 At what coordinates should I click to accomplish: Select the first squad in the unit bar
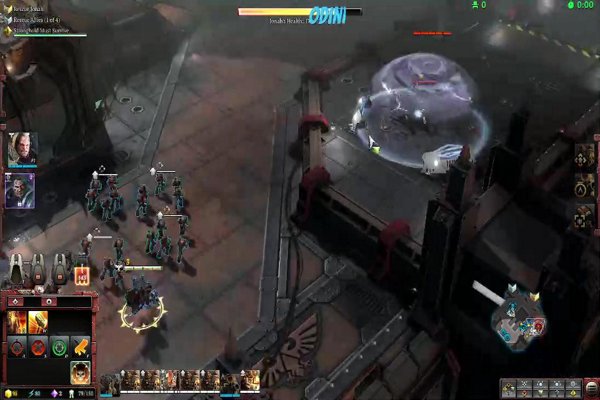pos(110,381)
